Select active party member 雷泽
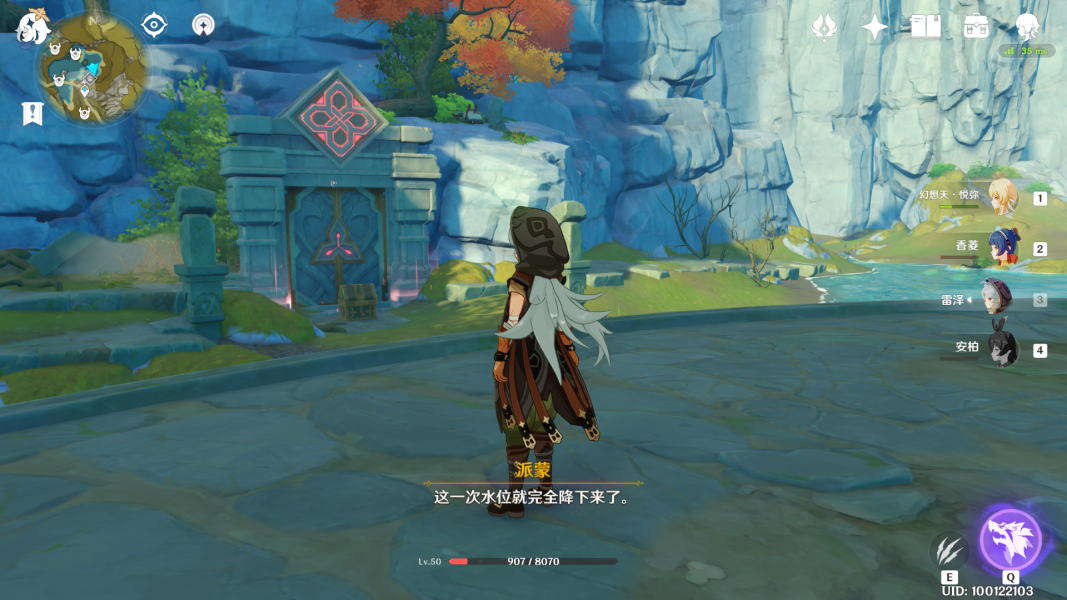The height and width of the screenshot is (600, 1067). coord(997,299)
